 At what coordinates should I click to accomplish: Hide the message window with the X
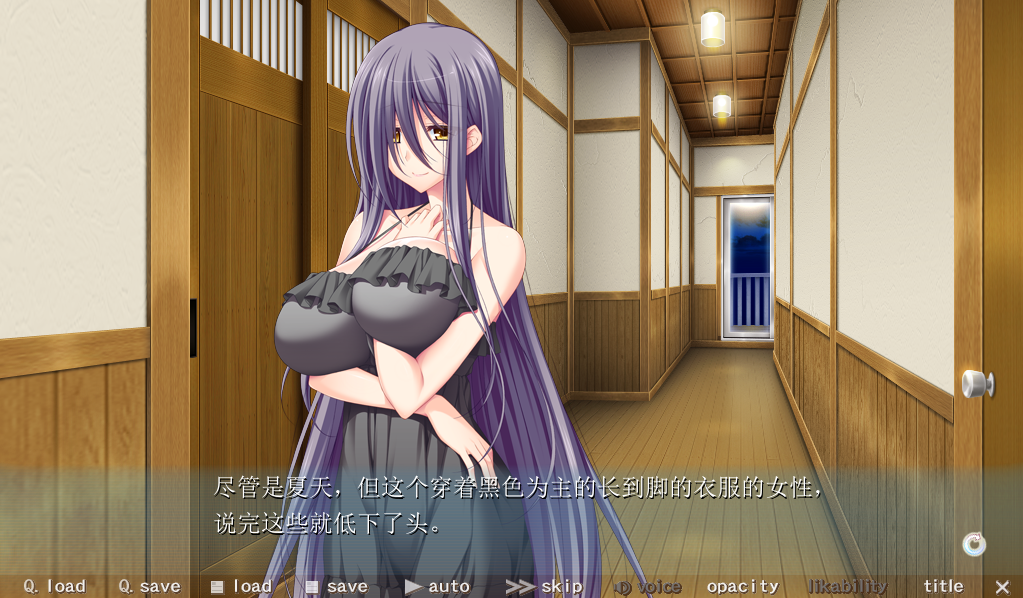[1002, 587]
